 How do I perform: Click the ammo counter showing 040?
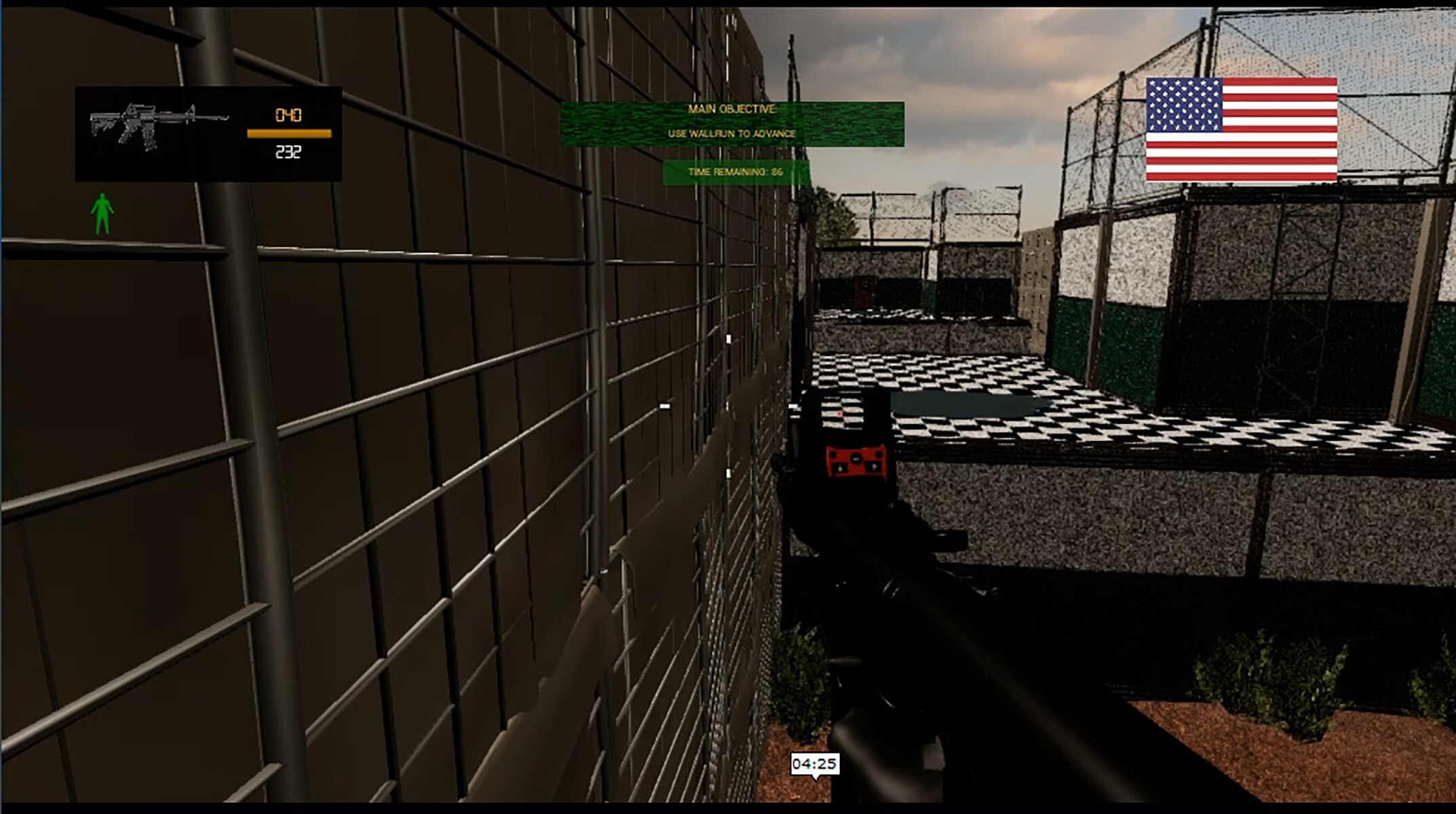(288, 114)
